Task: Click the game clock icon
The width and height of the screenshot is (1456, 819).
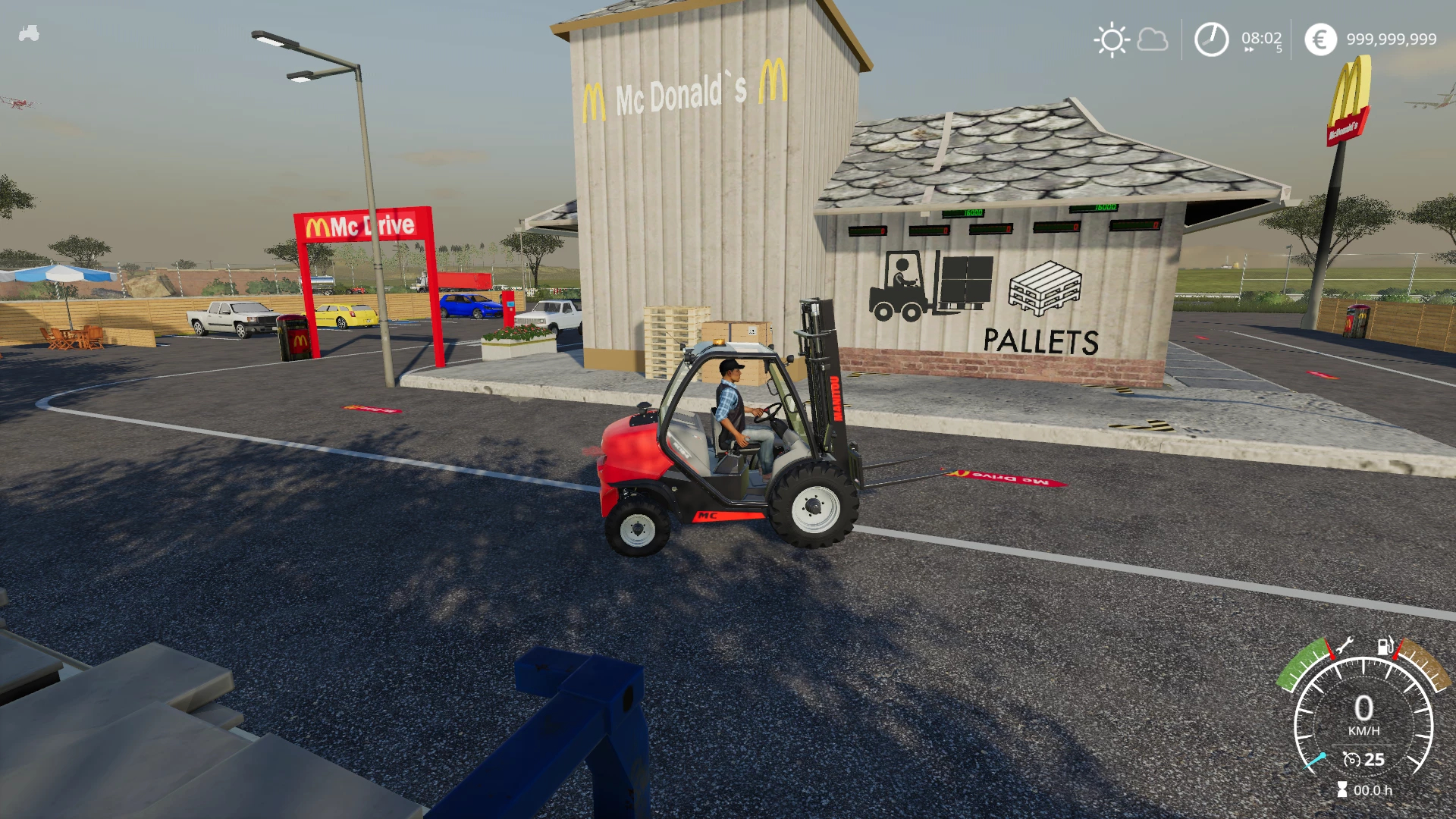Action: click(x=1211, y=39)
